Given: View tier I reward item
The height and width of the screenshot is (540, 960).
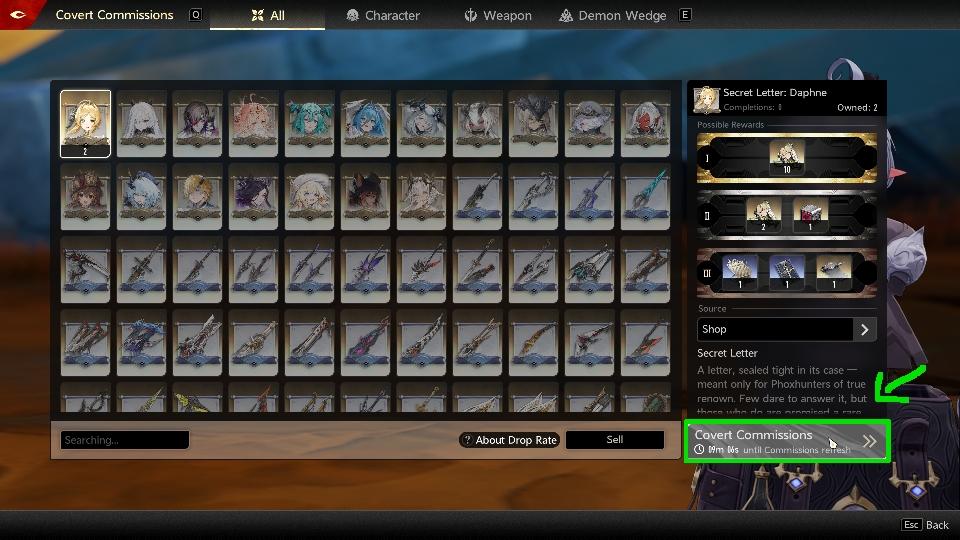Looking at the screenshot, I should (x=786, y=158).
